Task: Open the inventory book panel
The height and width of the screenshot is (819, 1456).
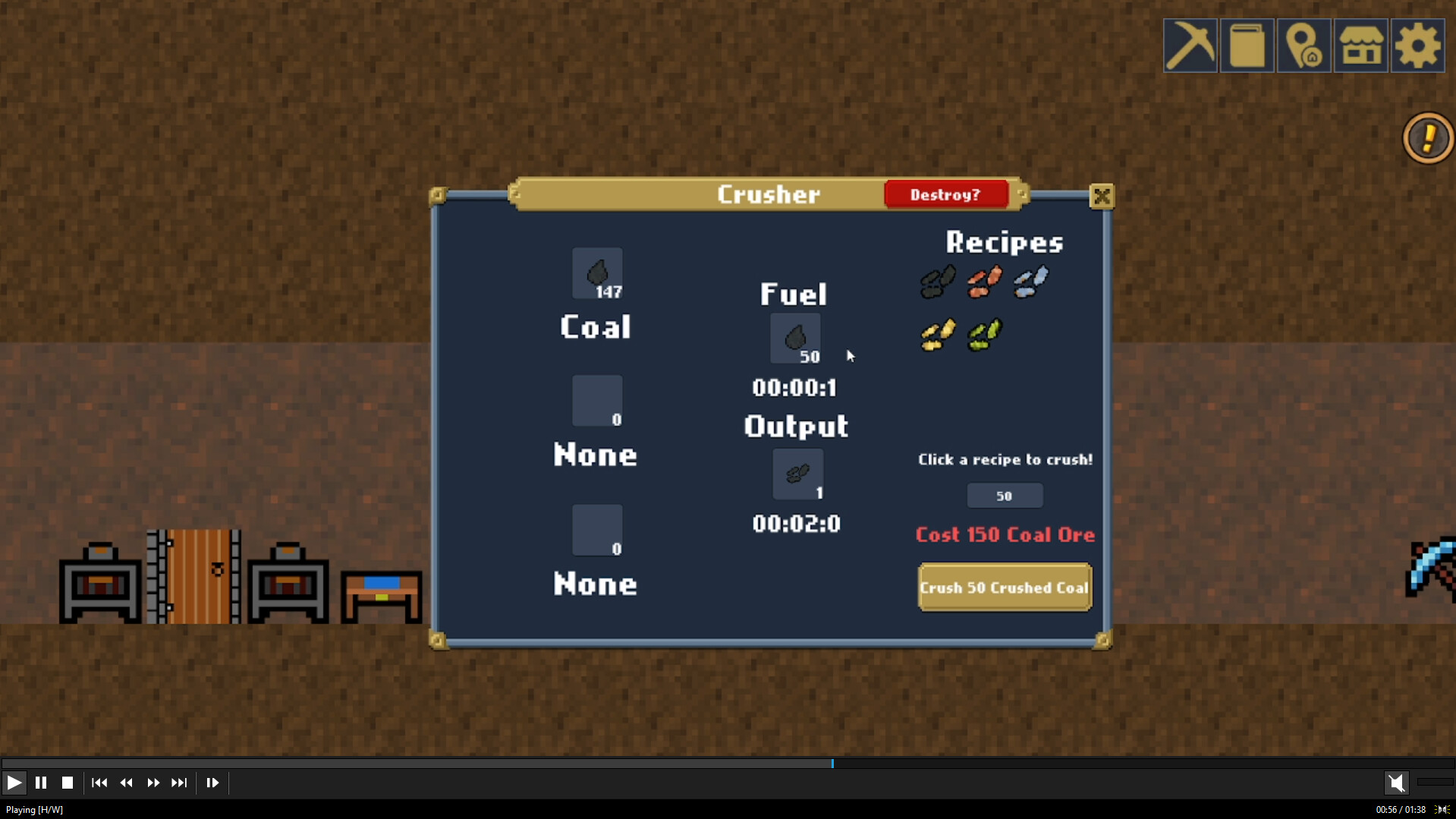Action: pos(1247,46)
